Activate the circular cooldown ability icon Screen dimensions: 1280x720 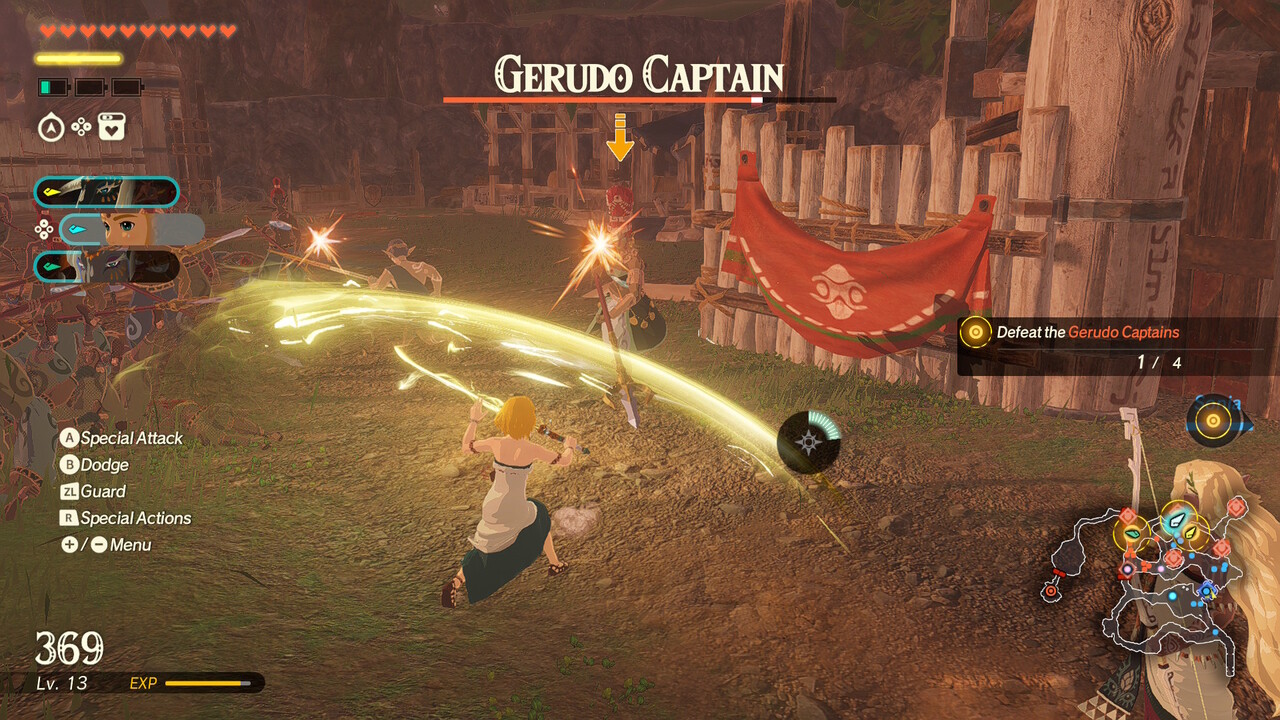pyautogui.click(x=808, y=443)
